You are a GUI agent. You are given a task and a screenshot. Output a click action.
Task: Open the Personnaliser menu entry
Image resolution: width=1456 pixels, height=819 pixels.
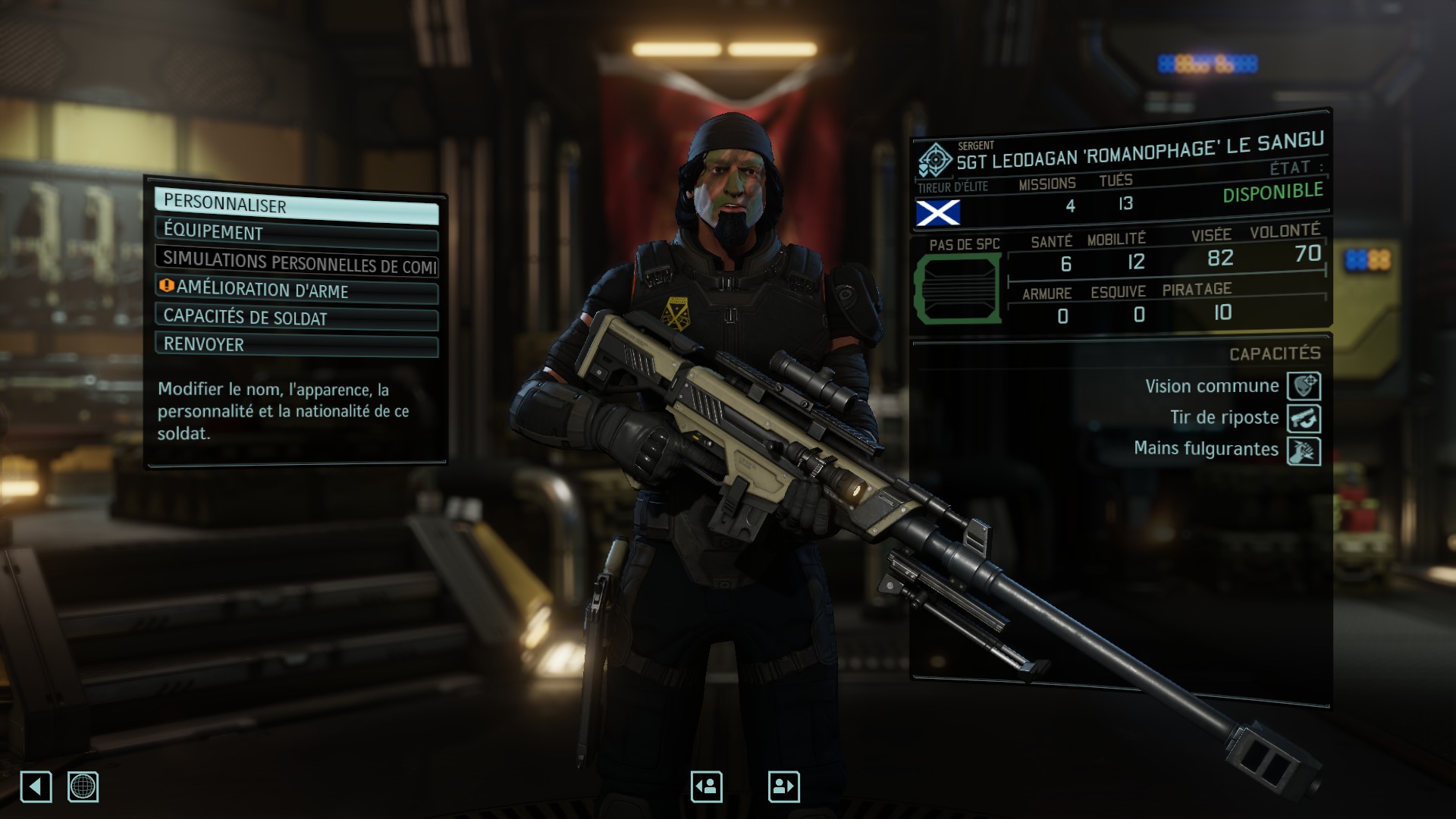[x=296, y=206]
